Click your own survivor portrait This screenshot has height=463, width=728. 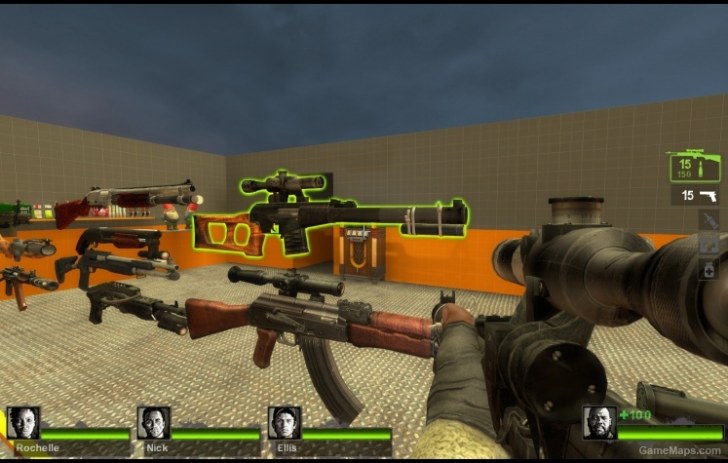(599, 422)
